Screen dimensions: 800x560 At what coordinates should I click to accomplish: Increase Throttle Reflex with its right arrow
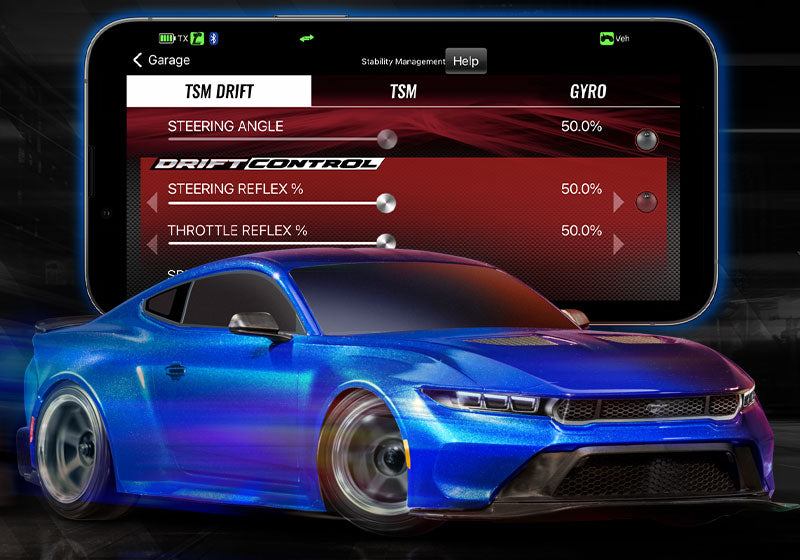(619, 244)
